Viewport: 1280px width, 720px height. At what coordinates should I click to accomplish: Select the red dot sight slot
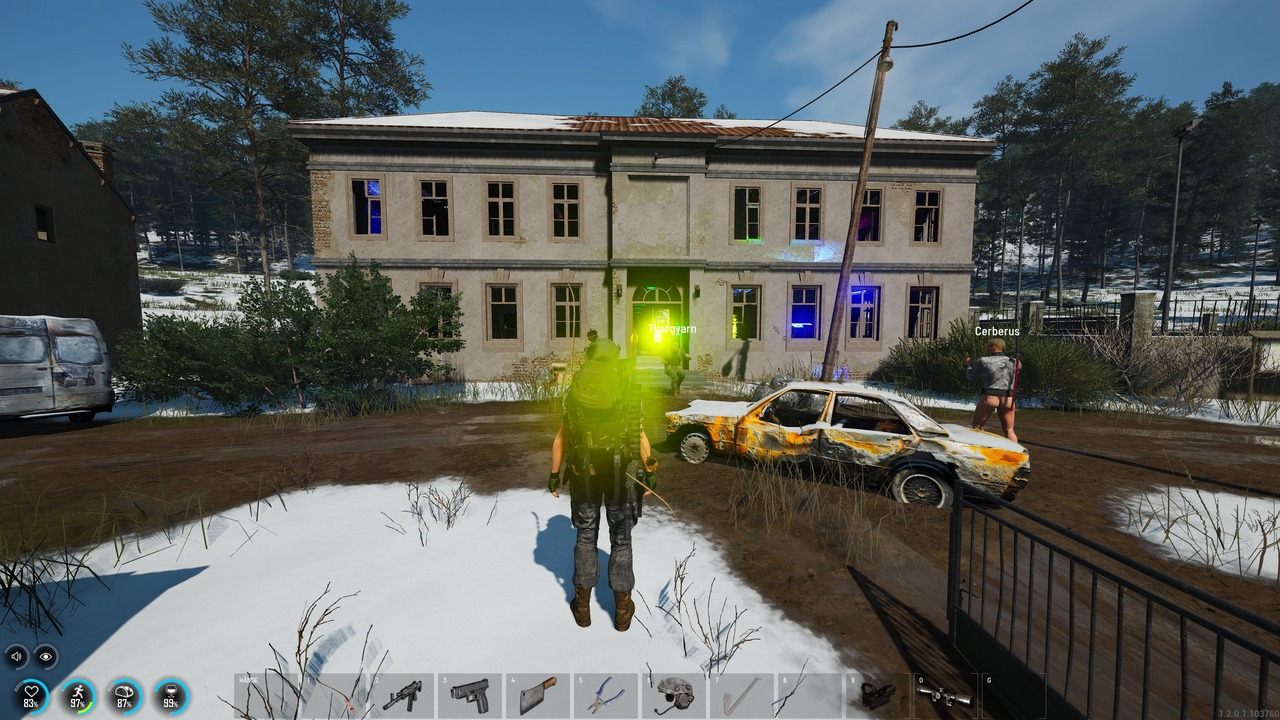(x=877, y=695)
